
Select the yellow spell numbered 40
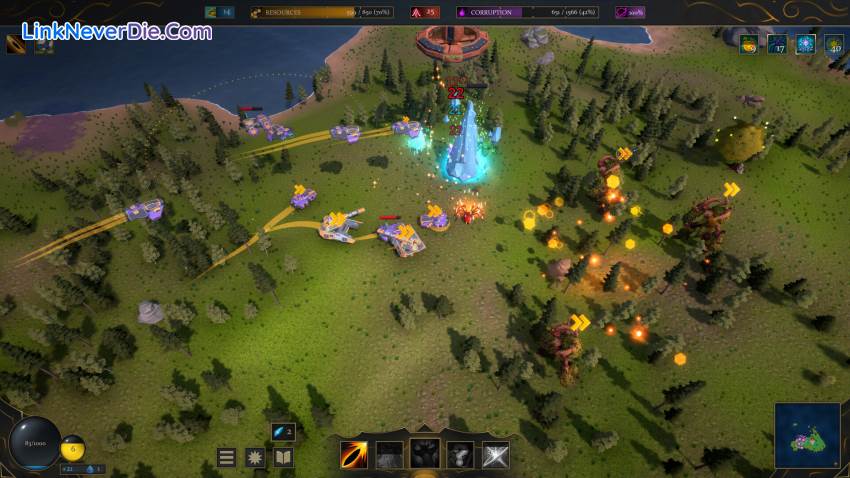pyautogui.click(x=833, y=44)
